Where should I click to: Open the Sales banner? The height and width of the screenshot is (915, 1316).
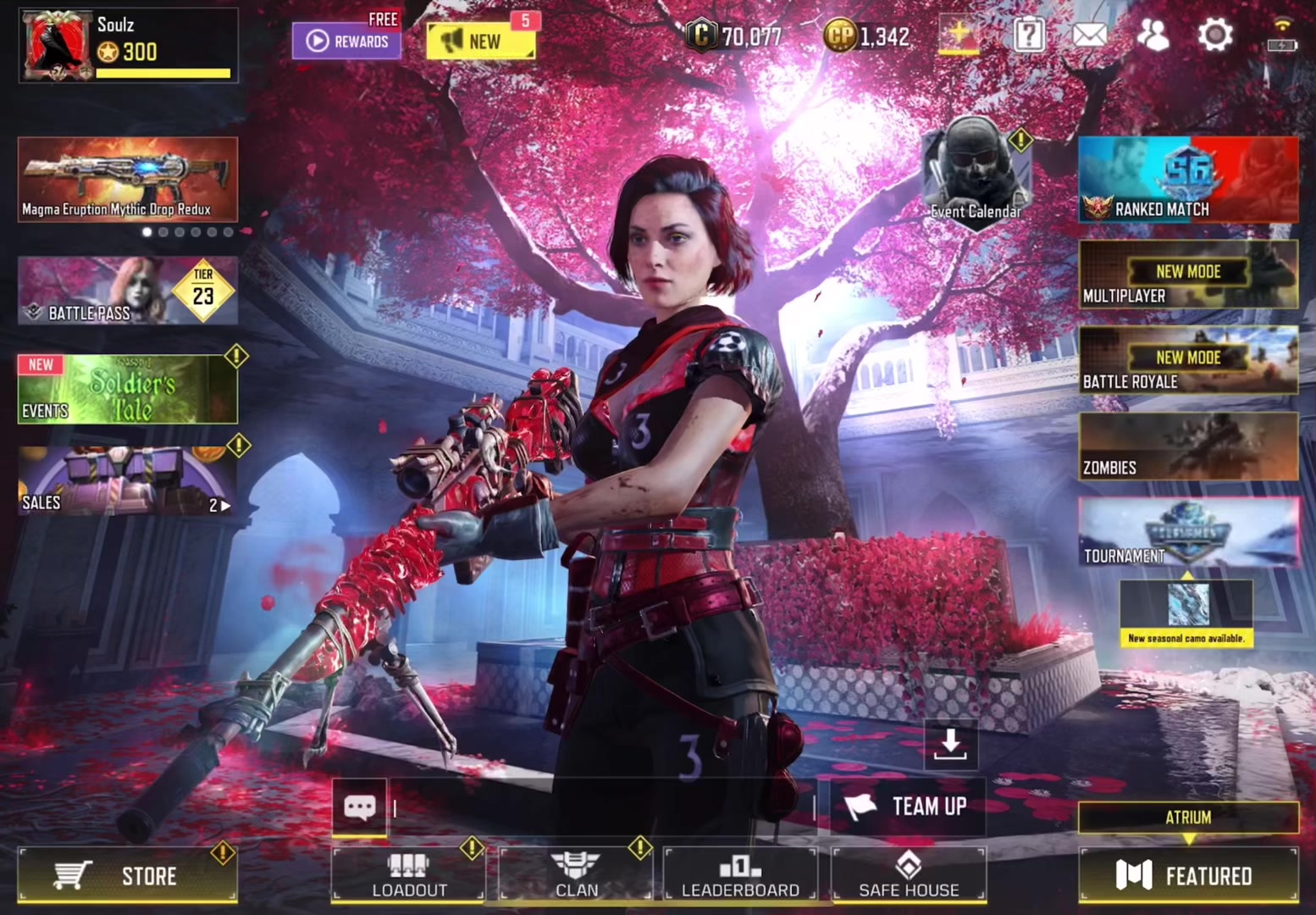pyautogui.click(x=127, y=481)
